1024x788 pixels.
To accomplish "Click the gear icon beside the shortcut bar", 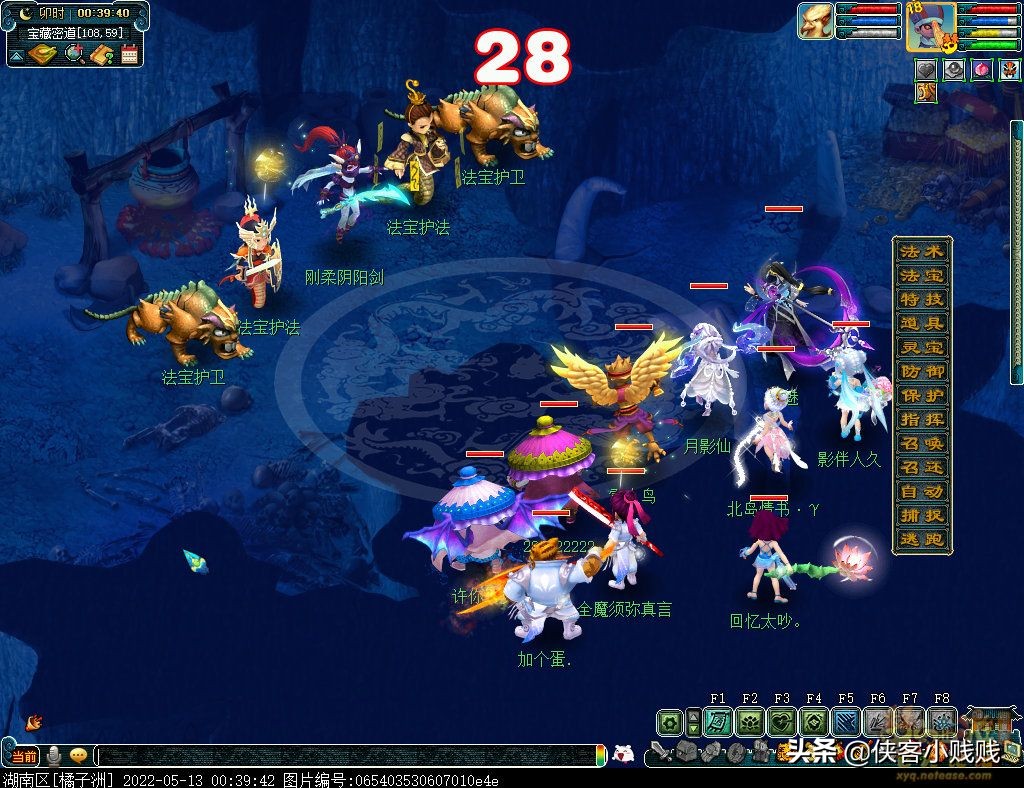I will pyautogui.click(x=669, y=722).
